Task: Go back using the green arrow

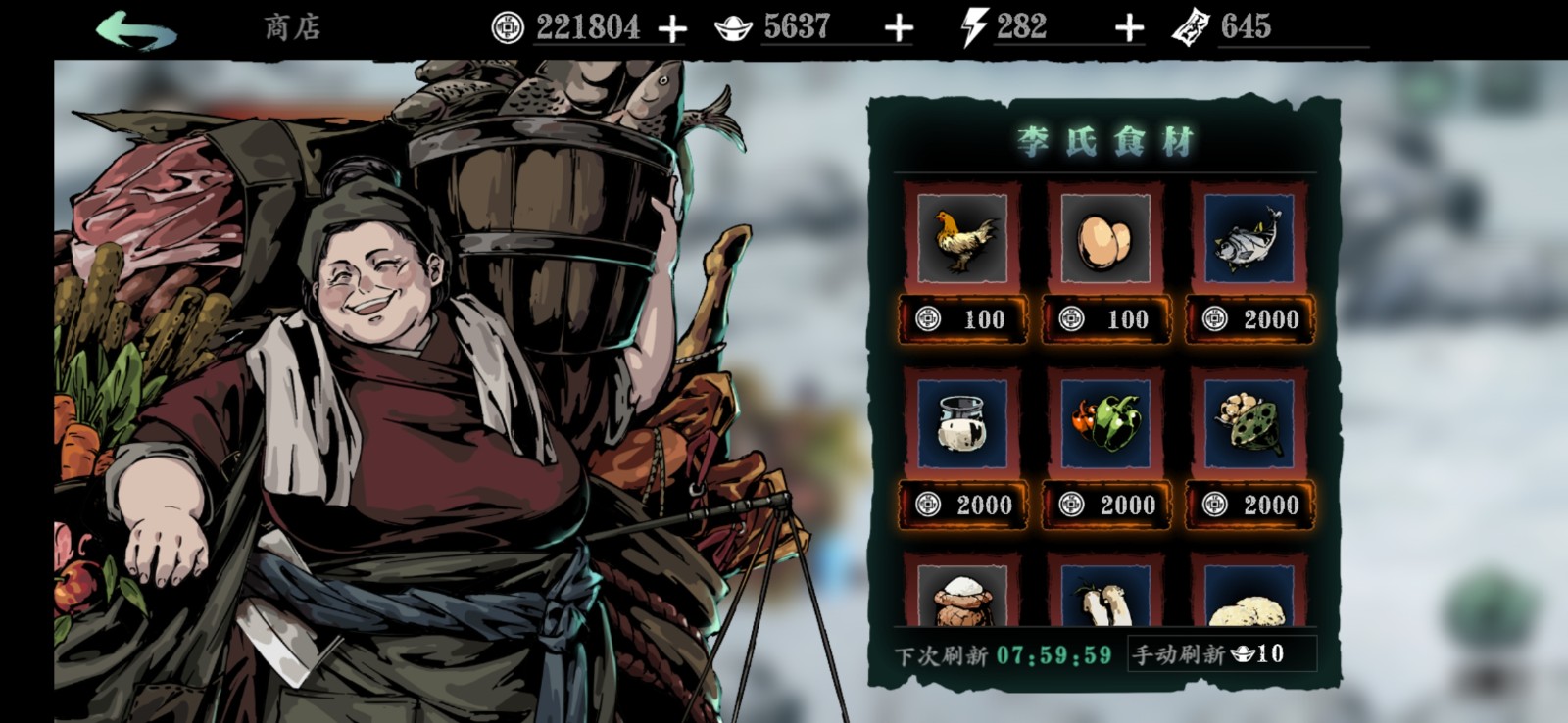Action: tap(135, 28)
